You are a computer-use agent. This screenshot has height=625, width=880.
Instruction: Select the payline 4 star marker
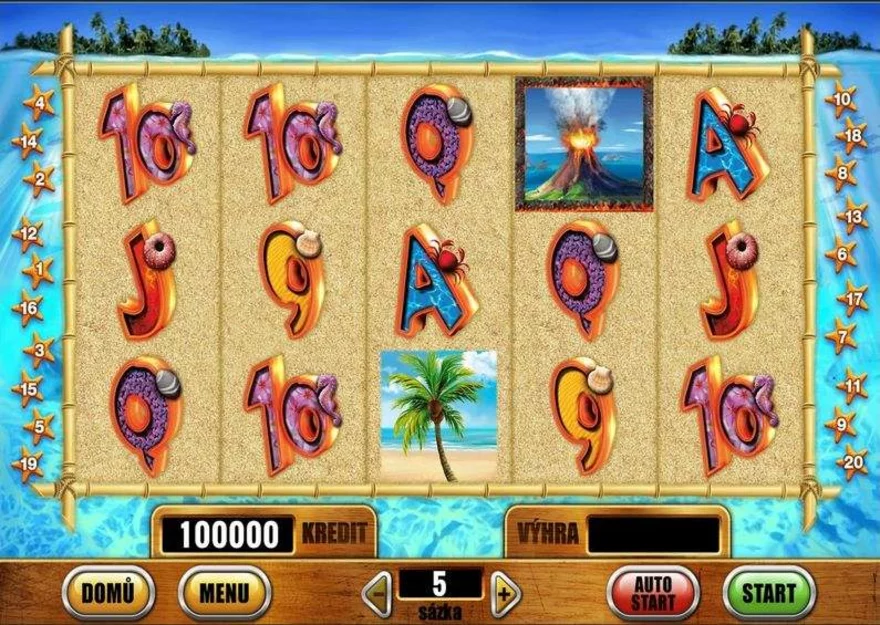38,102
